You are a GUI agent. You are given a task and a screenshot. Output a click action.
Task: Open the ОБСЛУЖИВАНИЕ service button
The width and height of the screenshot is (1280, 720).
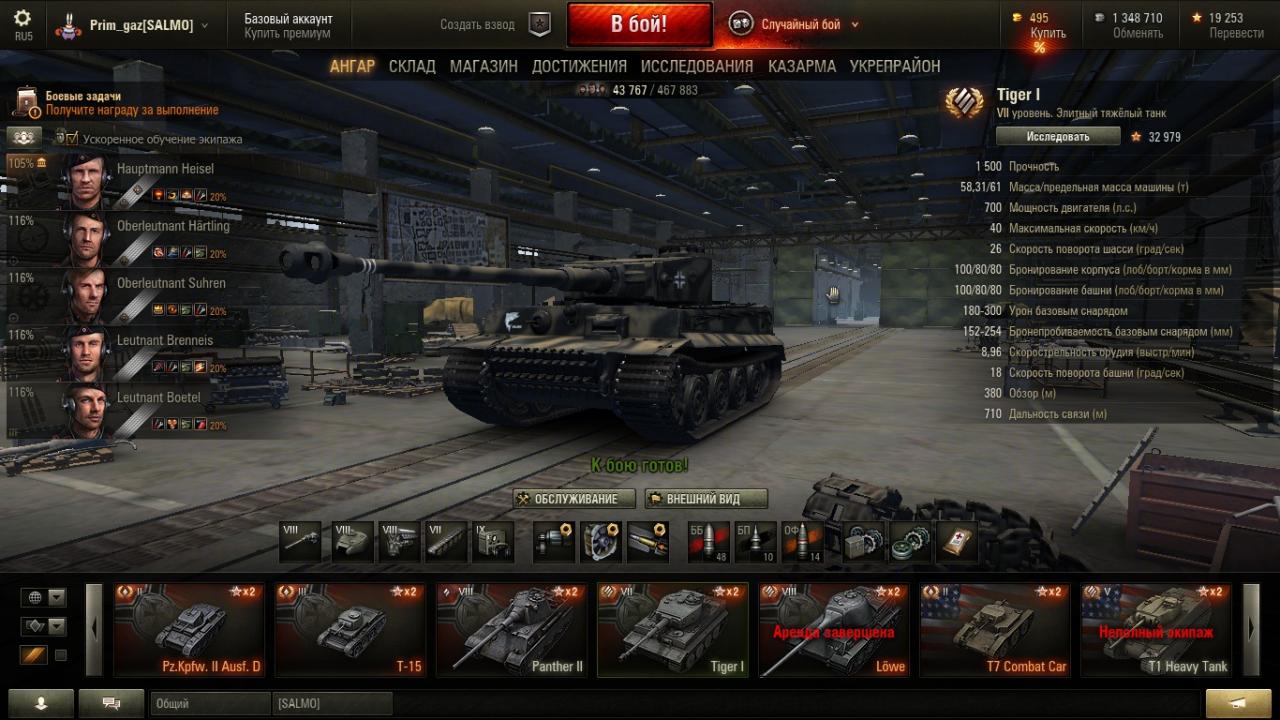point(574,499)
